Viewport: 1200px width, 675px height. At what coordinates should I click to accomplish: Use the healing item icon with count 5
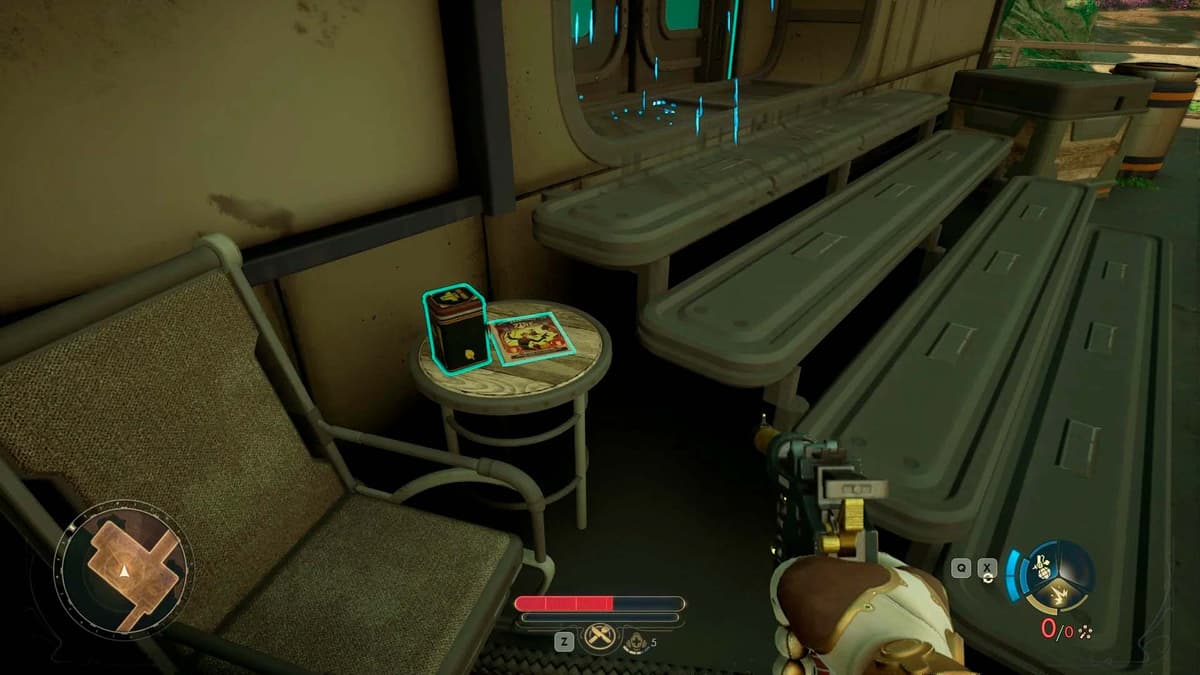634,643
